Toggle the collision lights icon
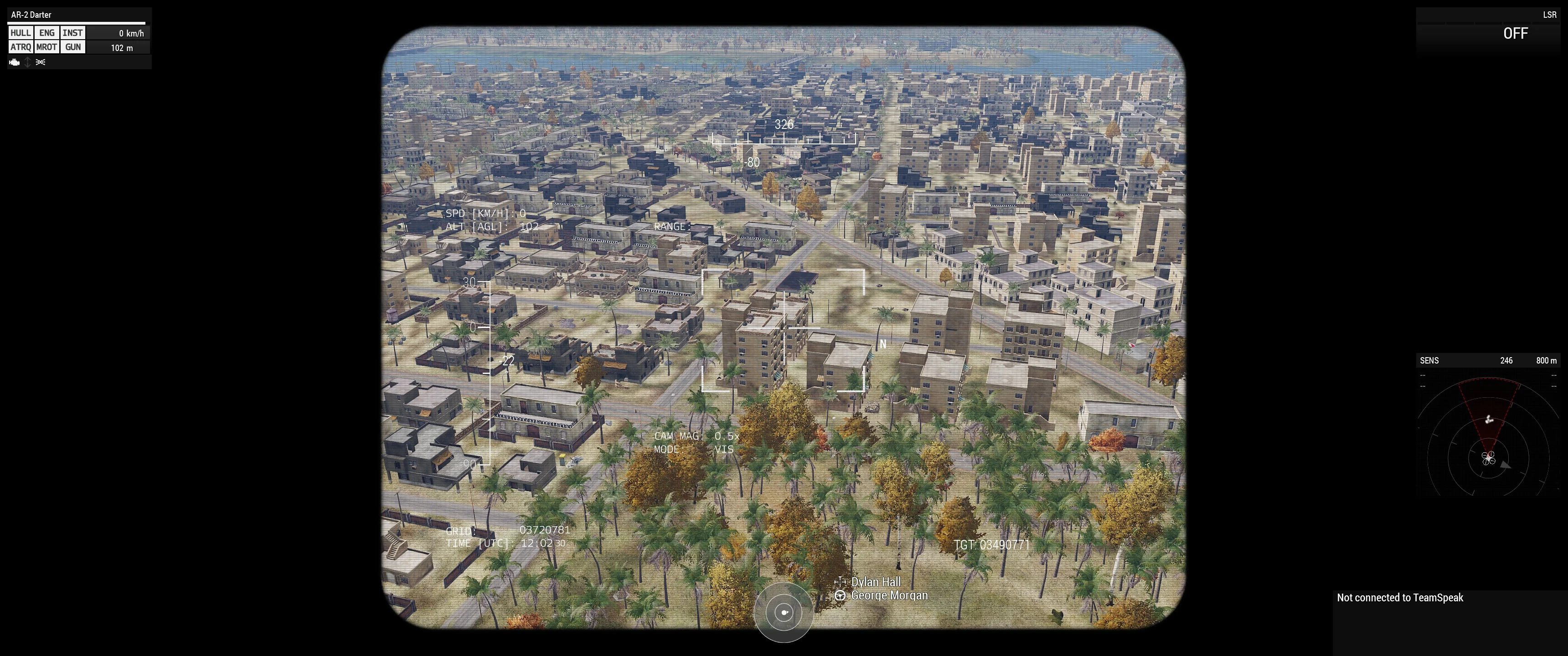 [41, 62]
